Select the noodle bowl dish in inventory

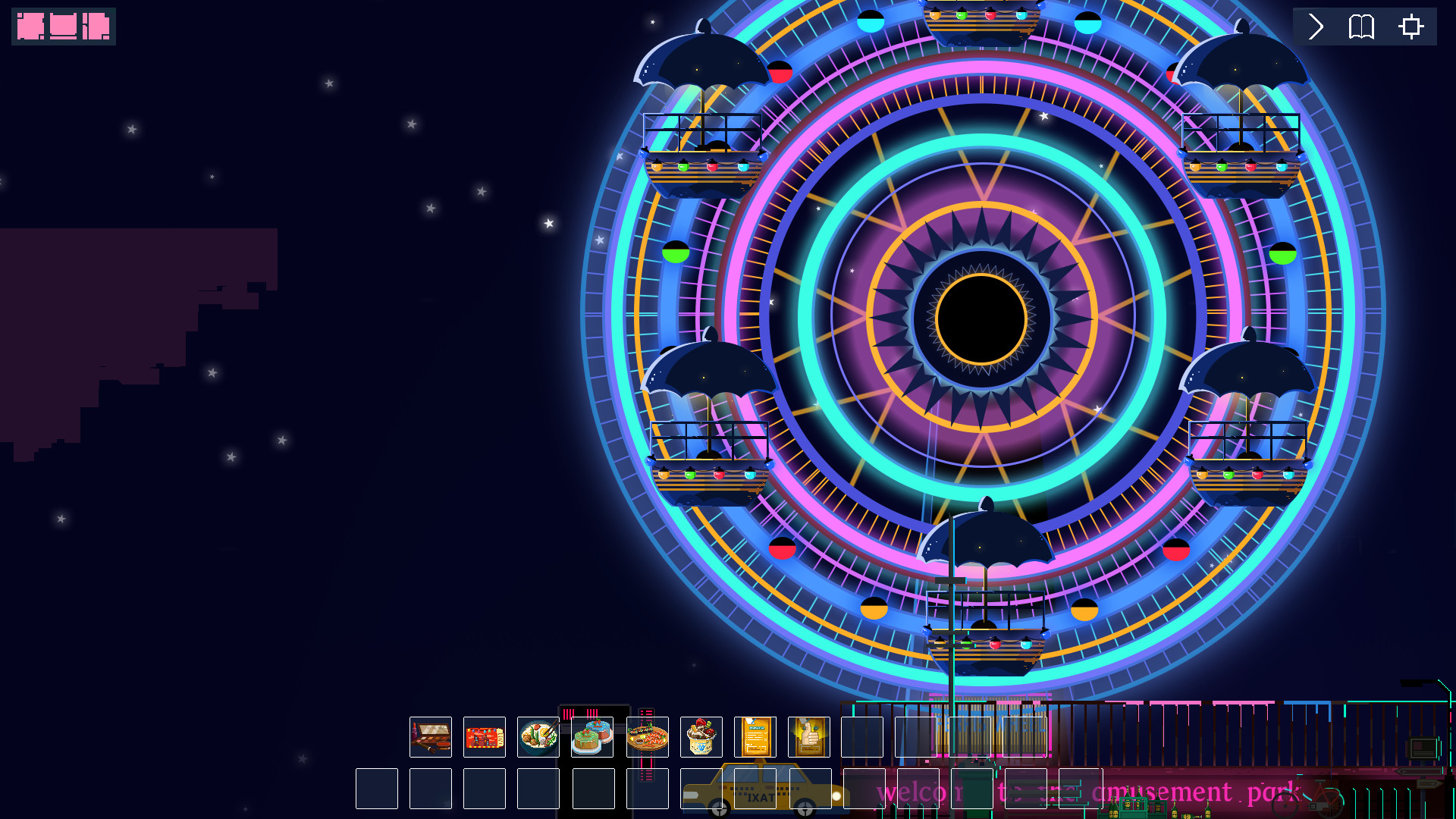click(x=538, y=736)
